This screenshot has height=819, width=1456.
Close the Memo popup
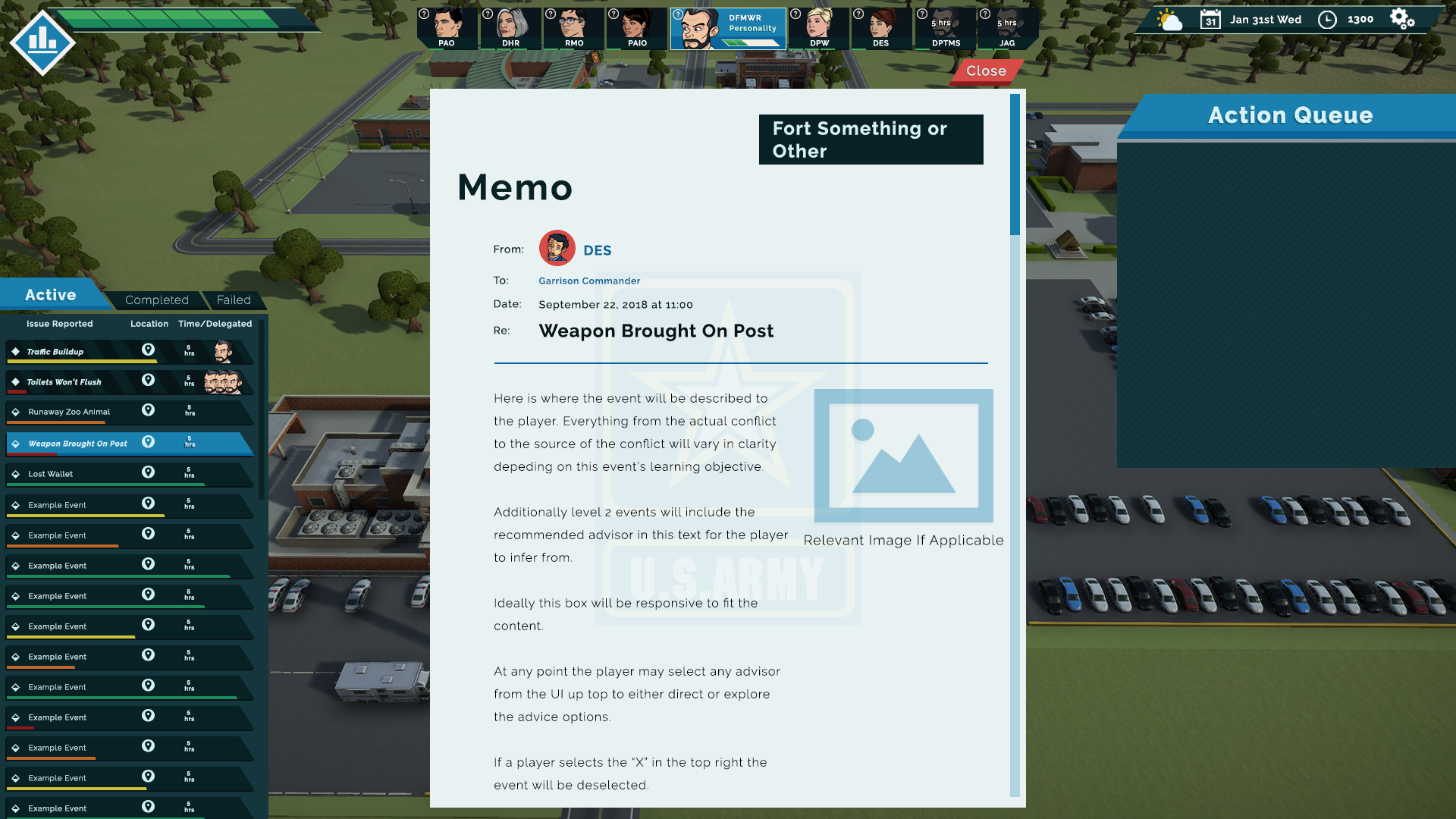(986, 71)
